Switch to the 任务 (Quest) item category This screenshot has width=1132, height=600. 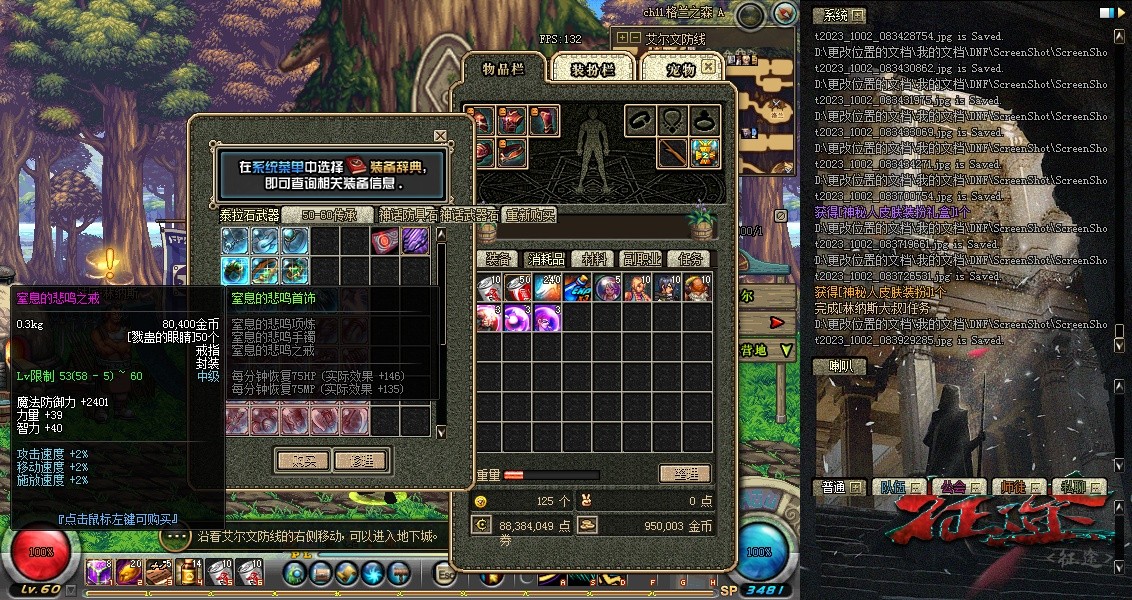688,259
